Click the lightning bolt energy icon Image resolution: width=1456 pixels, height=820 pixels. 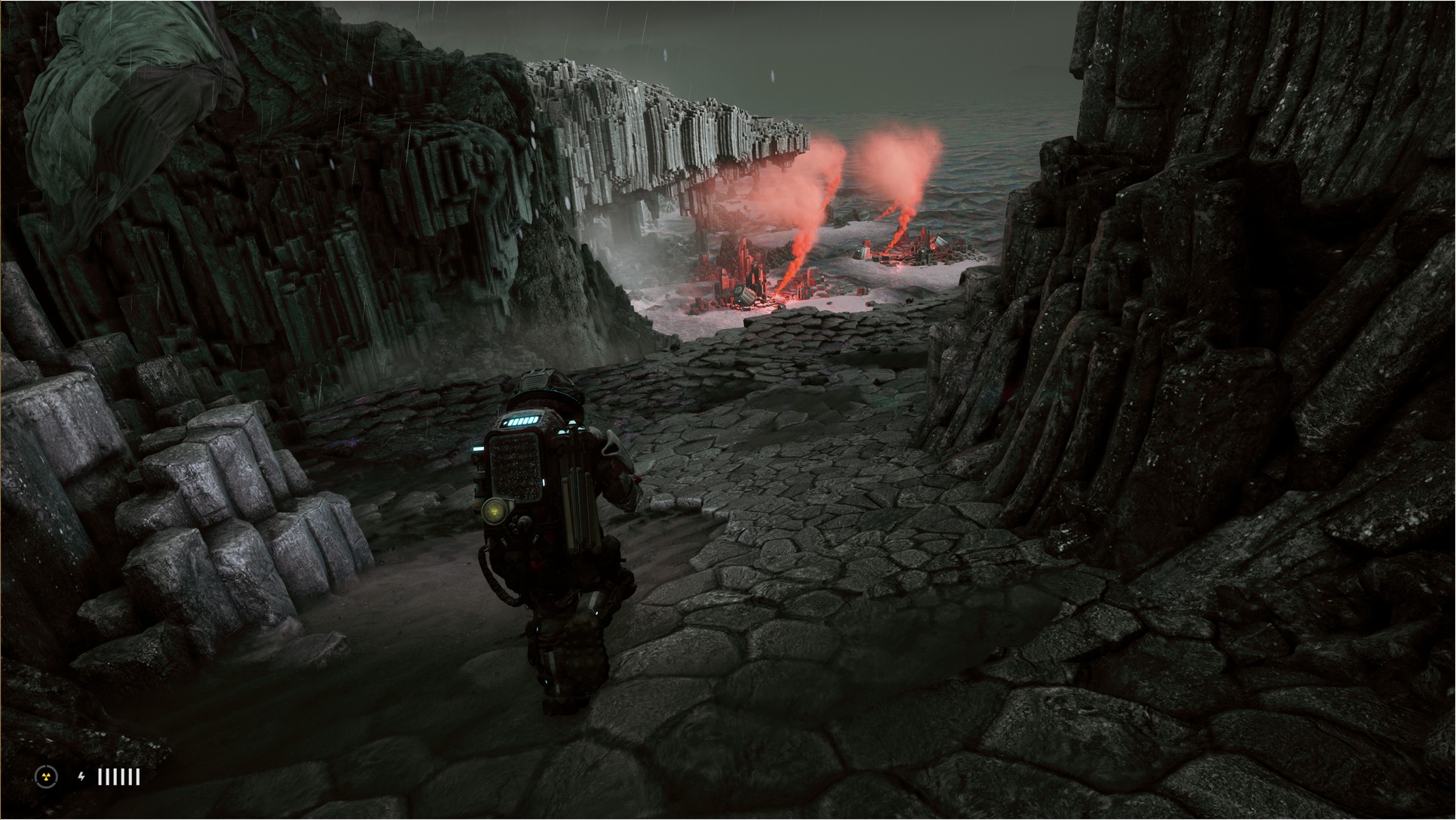tap(82, 776)
